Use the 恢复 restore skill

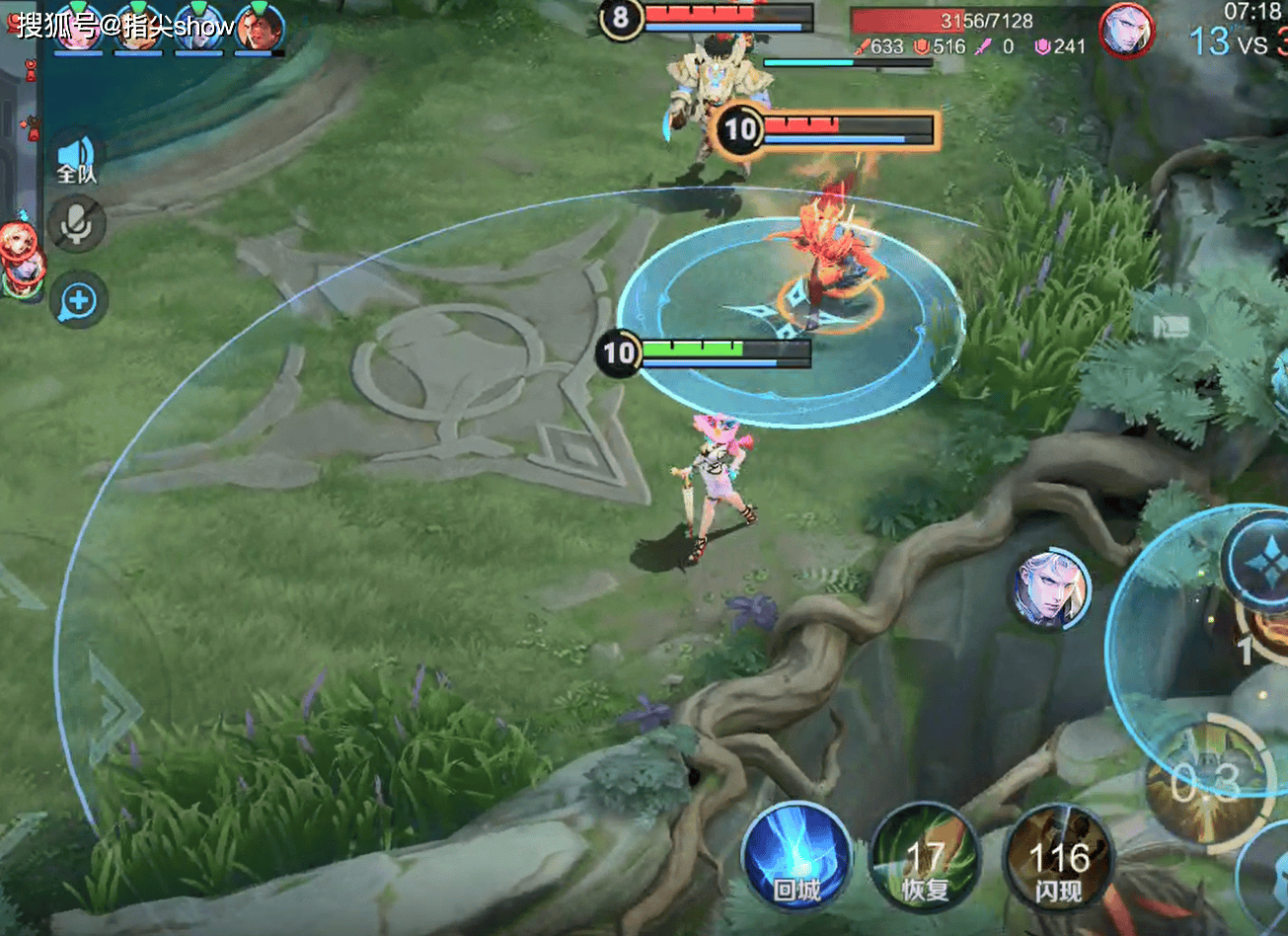[925, 859]
